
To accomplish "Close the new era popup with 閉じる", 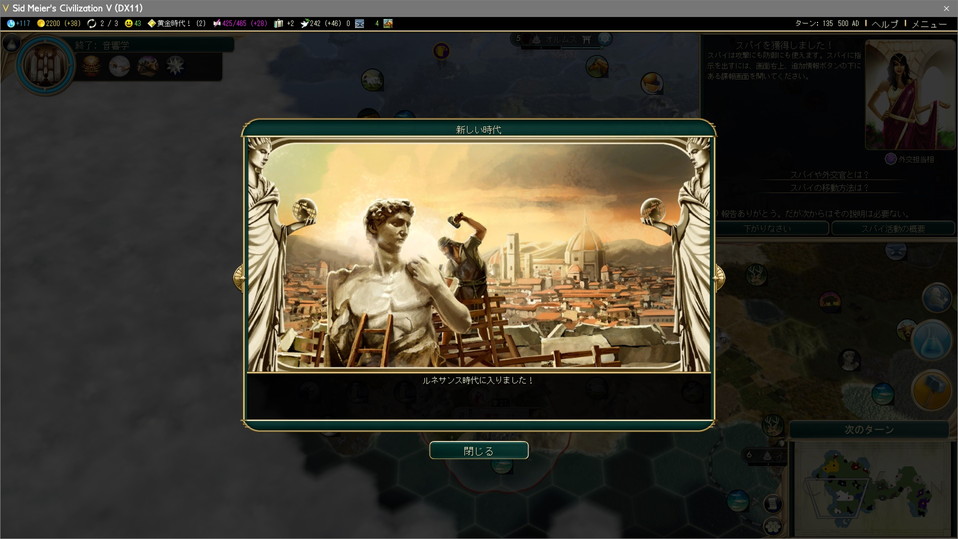I will 478,451.
